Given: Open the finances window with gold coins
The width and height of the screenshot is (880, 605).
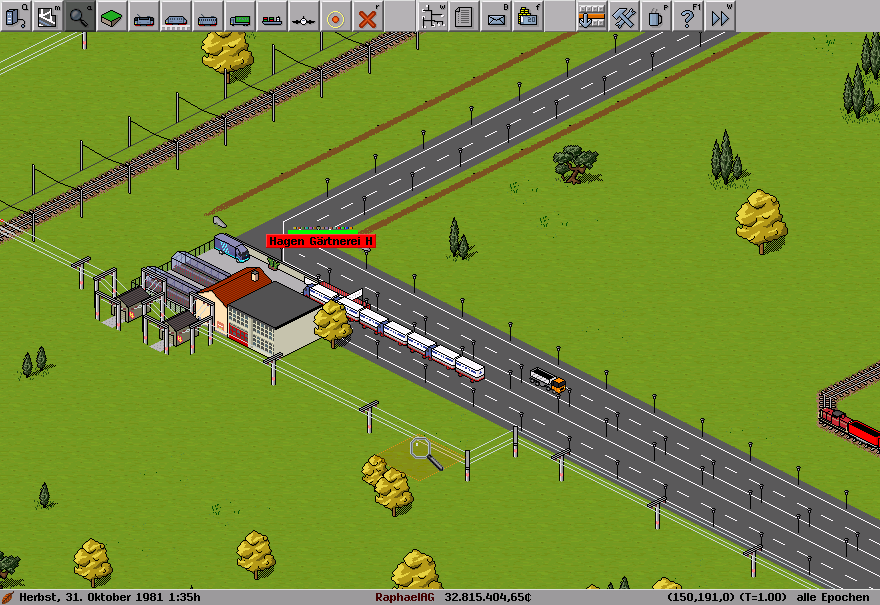Looking at the screenshot, I should click(528, 16).
